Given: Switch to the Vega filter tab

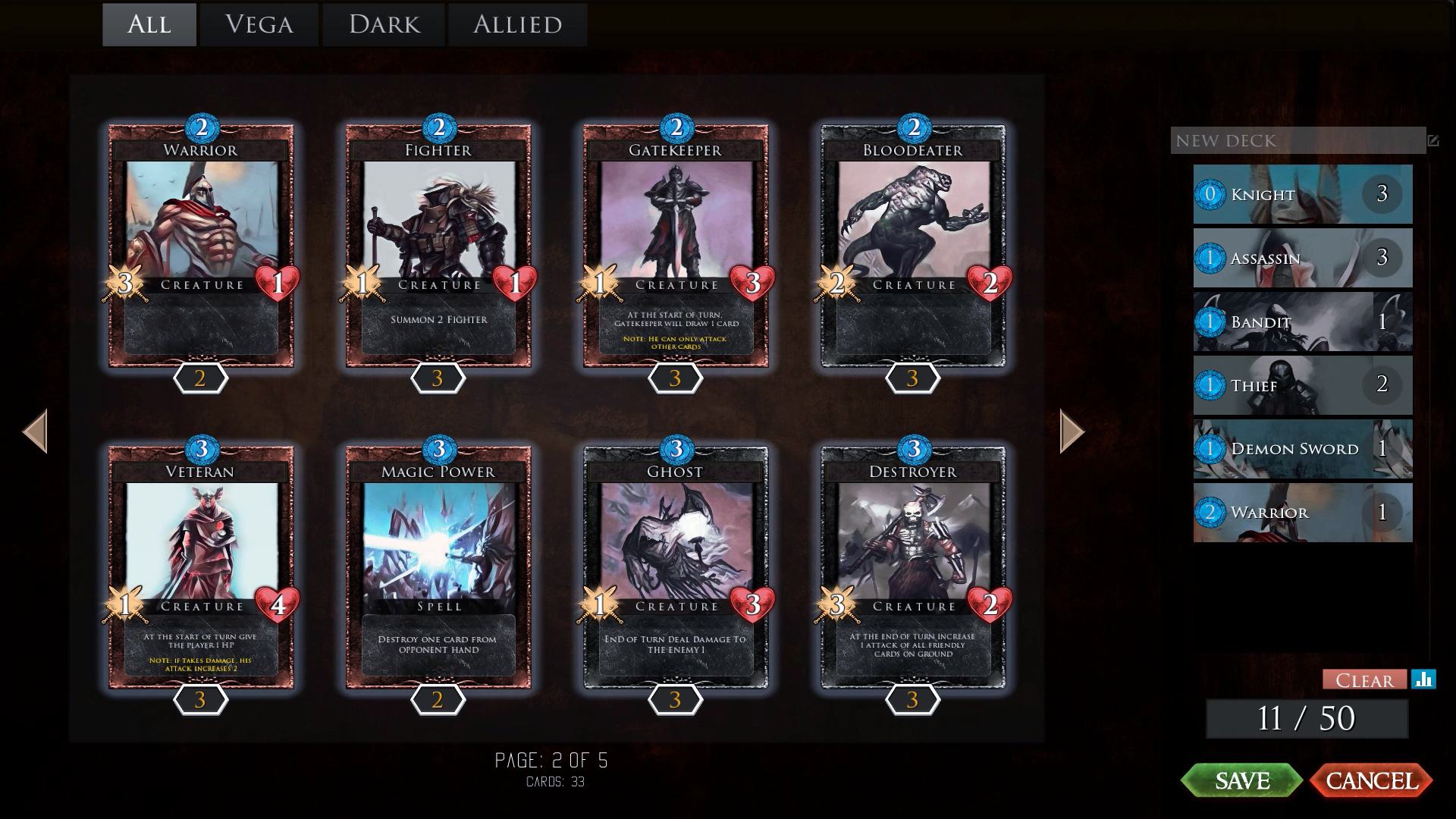Looking at the screenshot, I should (x=259, y=24).
